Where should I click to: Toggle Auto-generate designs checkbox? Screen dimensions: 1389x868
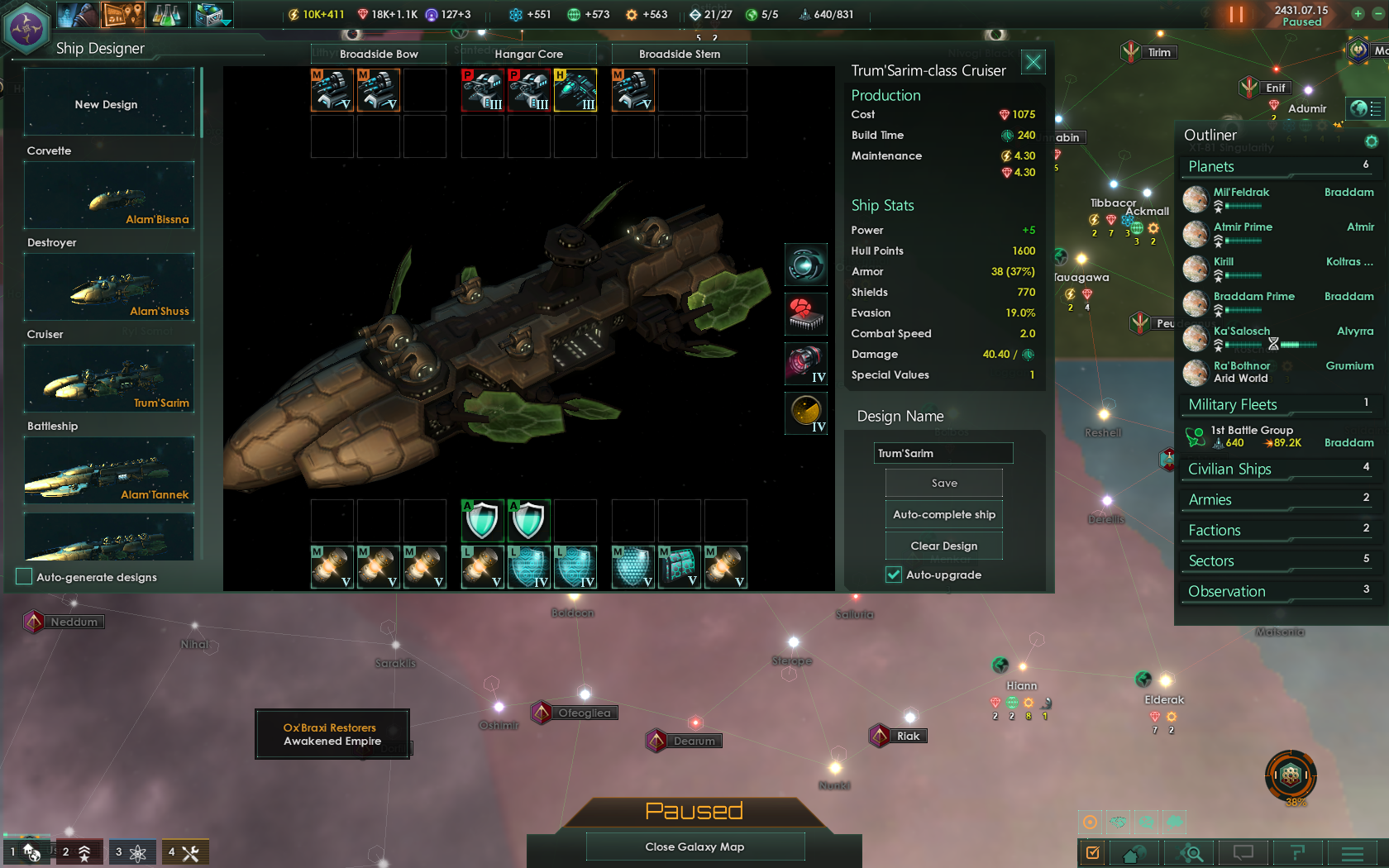pos(25,577)
